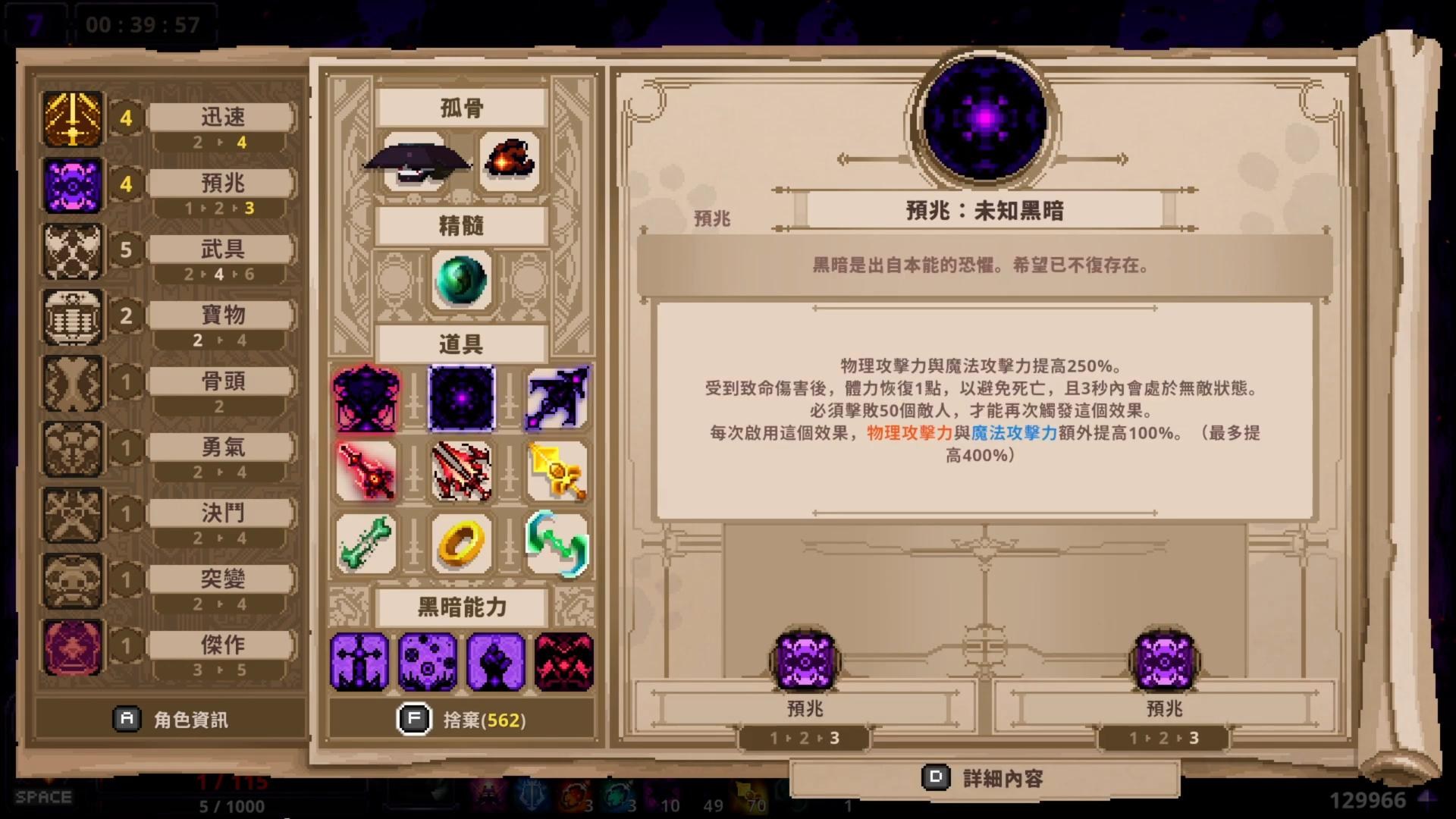Select the golden spear item

tap(556, 470)
